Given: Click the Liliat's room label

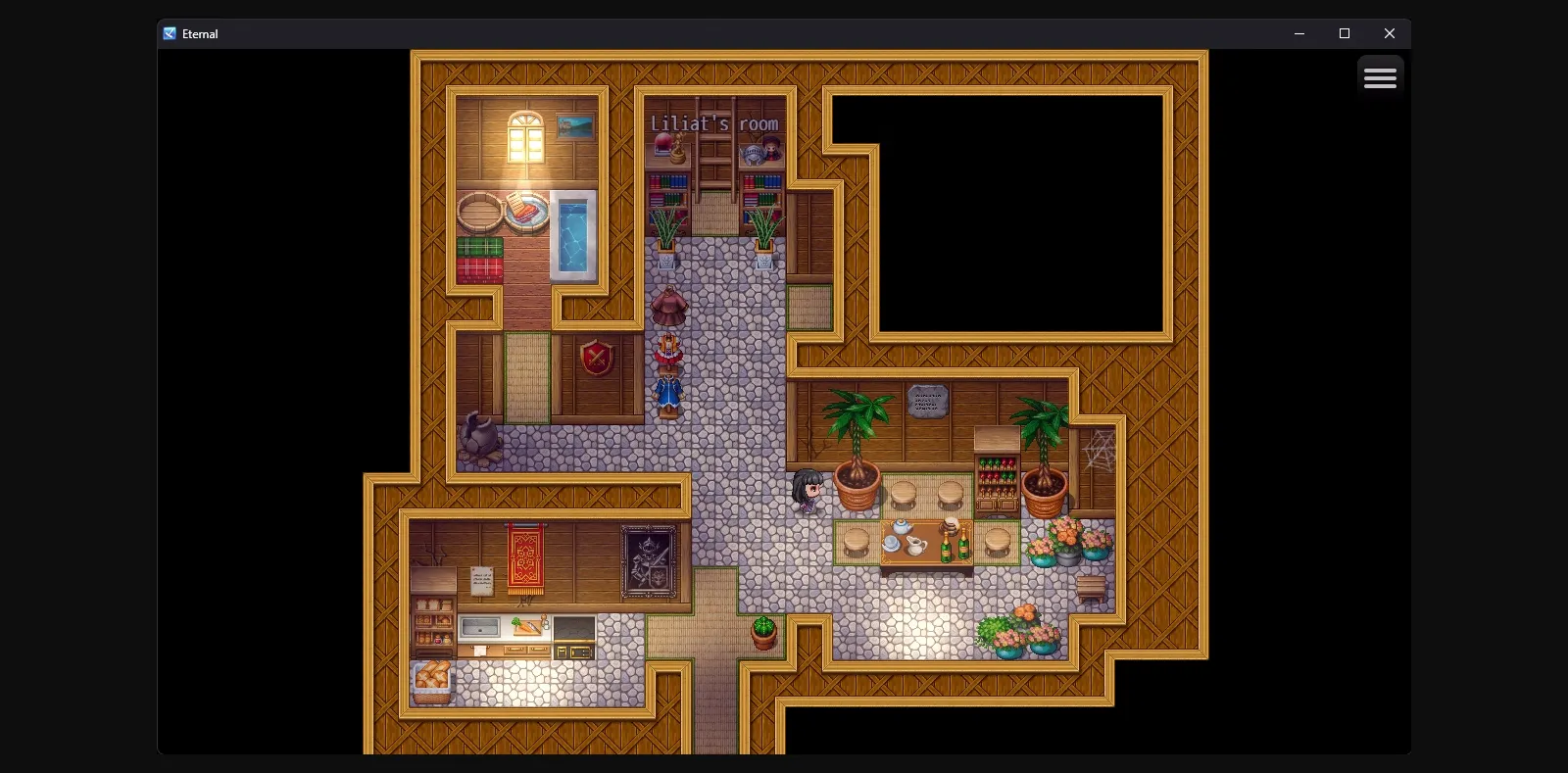Looking at the screenshot, I should click(x=712, y=123).
